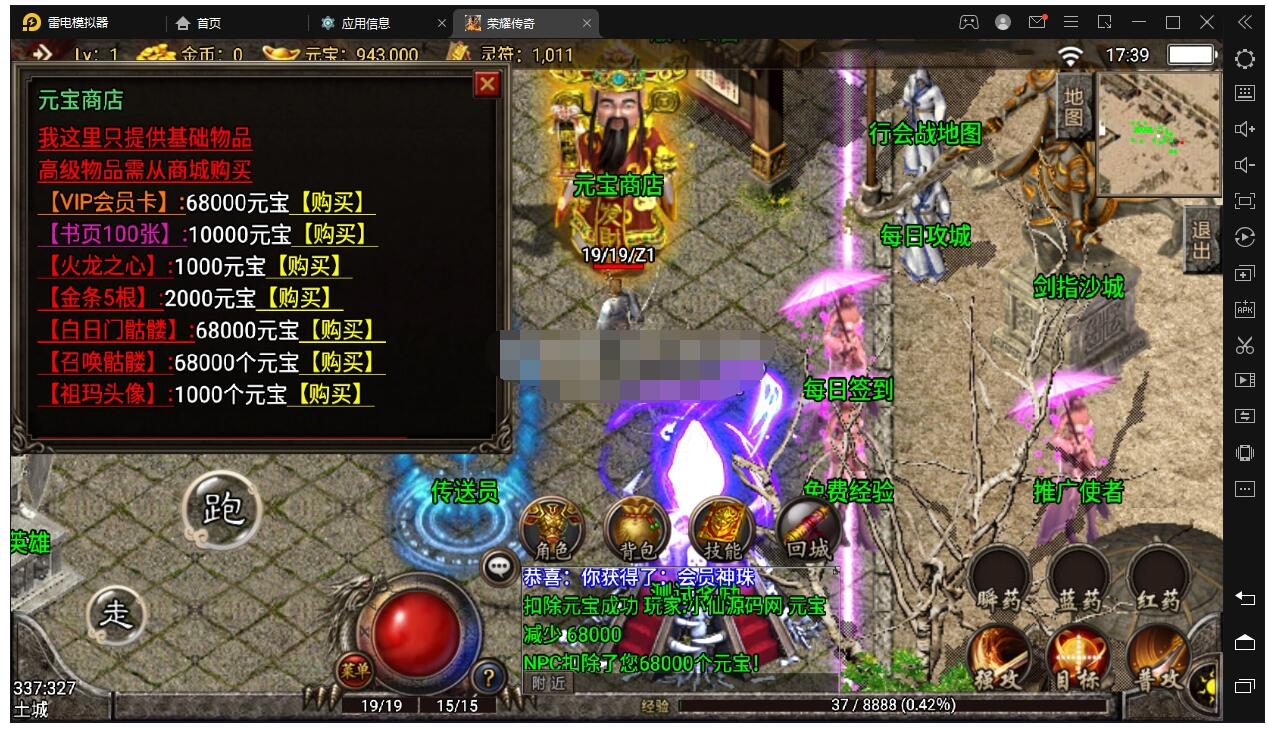Buy the 白日门骷髅 skill
The width and height of the screenshot is (1268, 730).
[341, 330]
